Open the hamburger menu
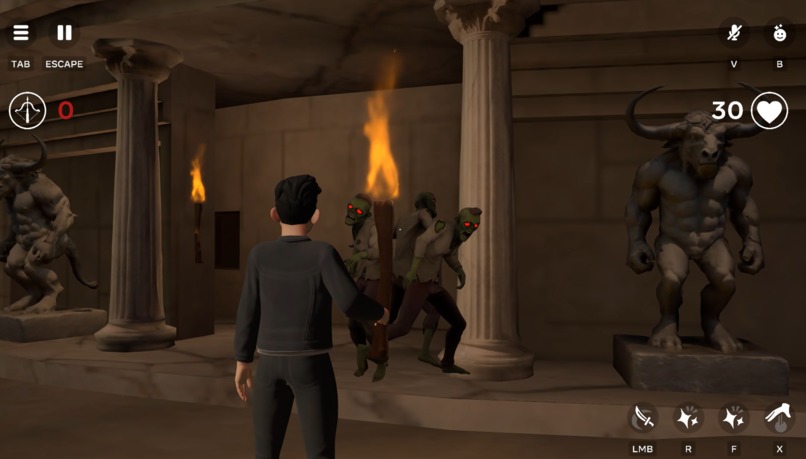 pos(21,33)
